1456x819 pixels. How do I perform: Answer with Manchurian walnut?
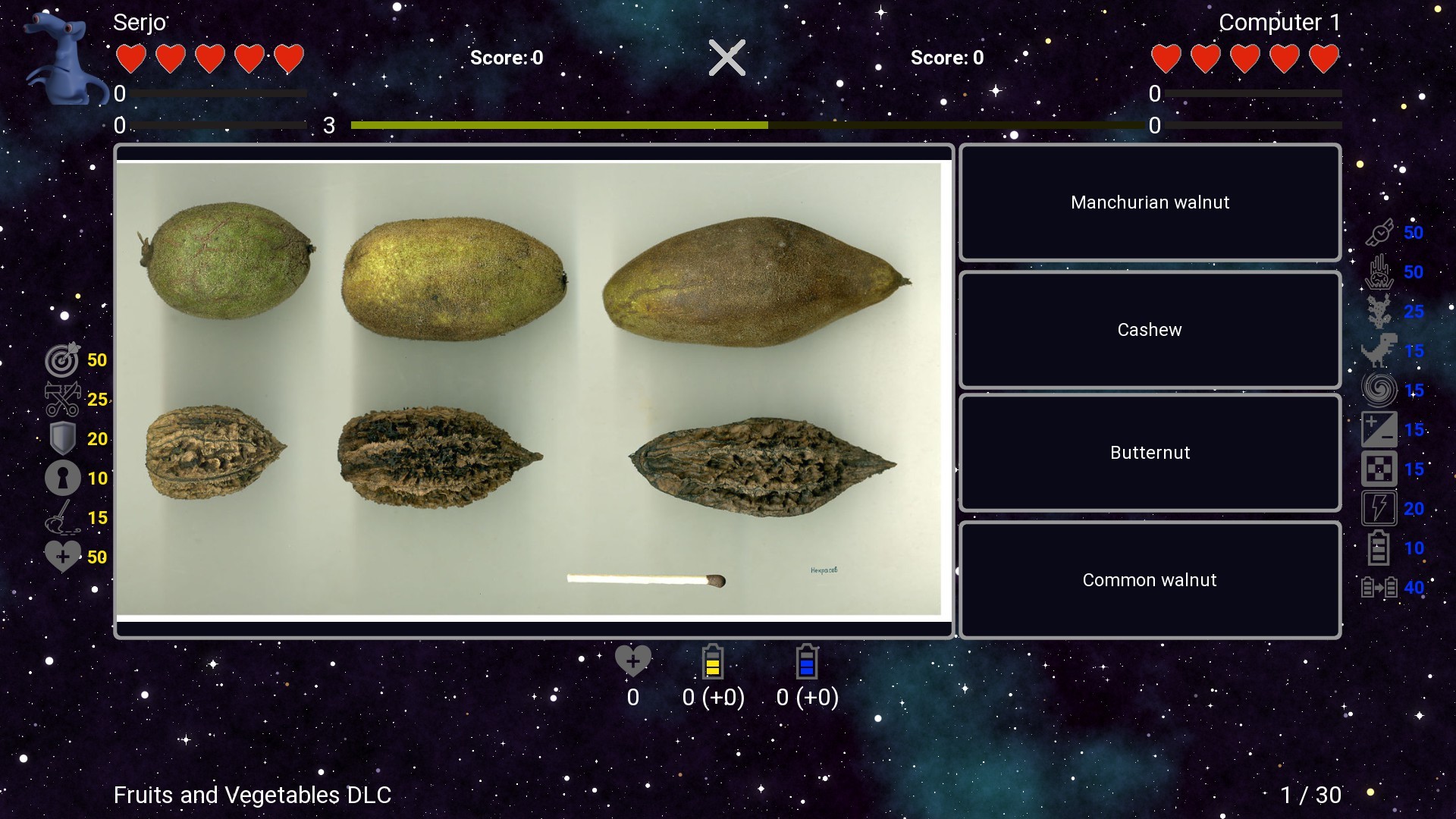click(x=1150, y=202)
